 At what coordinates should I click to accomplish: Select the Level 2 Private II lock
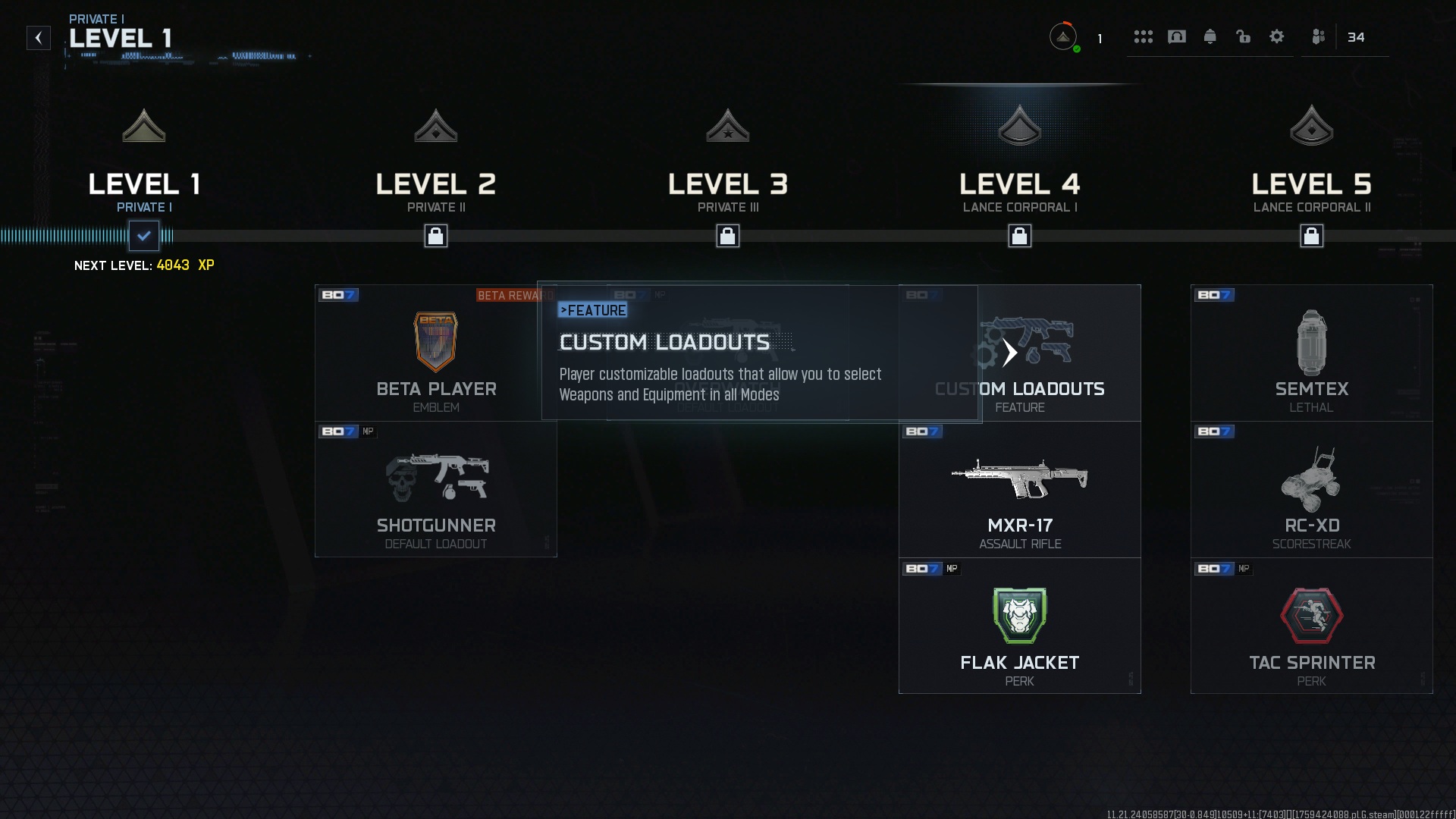436,236
